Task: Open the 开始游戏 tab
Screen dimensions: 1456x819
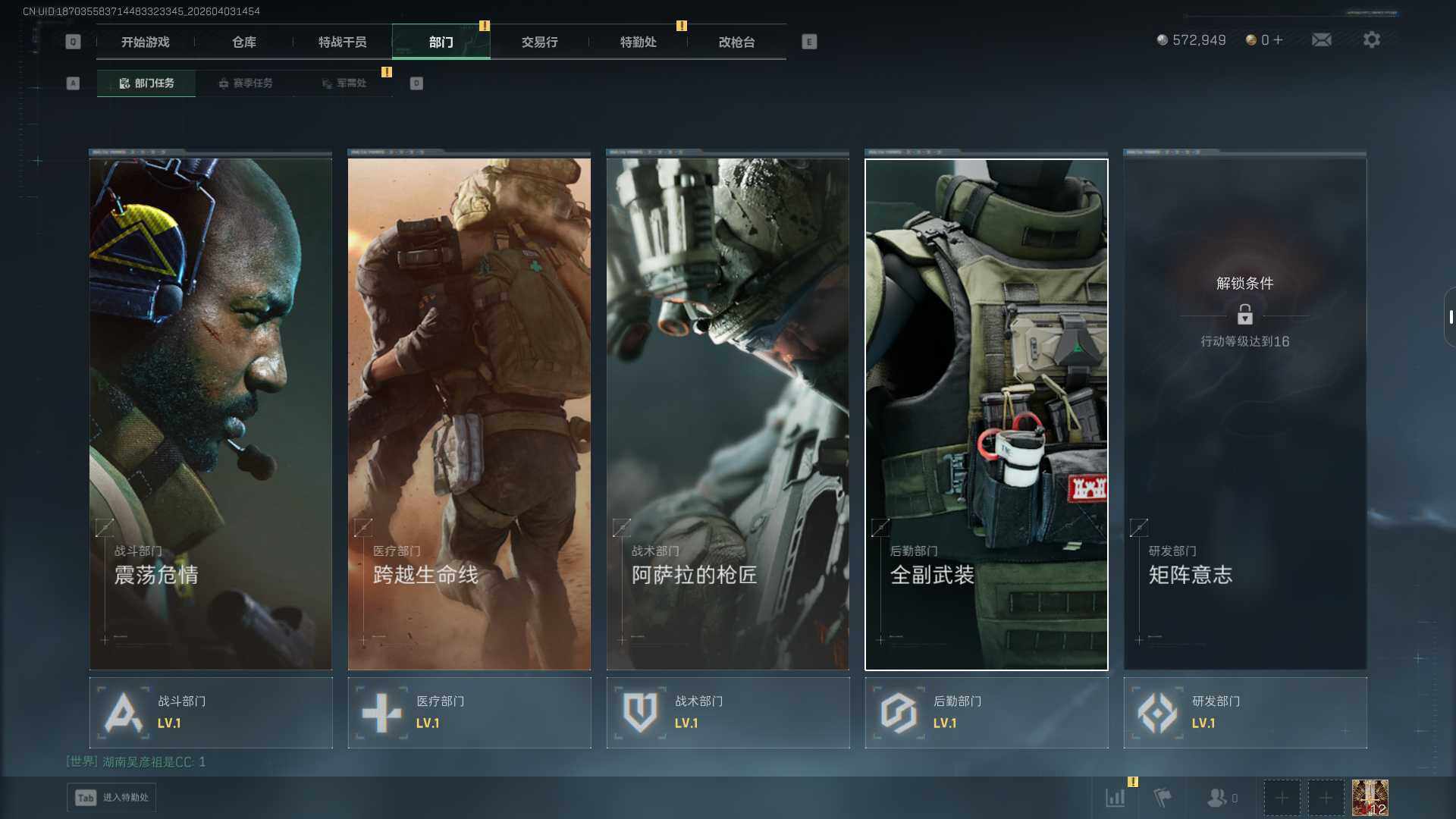Action: point(145,42)
